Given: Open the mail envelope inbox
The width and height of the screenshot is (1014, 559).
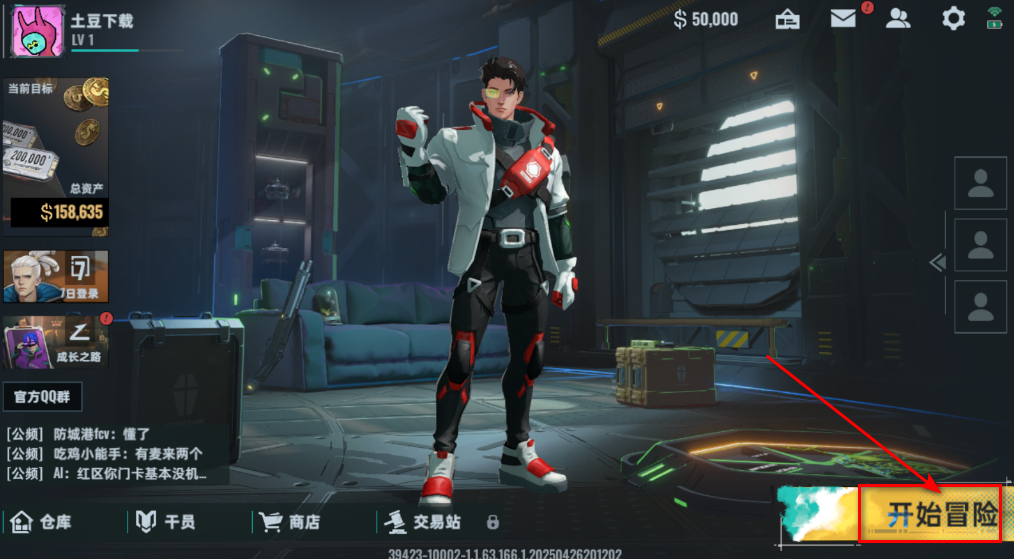Looking at the screenshot, I should click(x=843, y=18).
